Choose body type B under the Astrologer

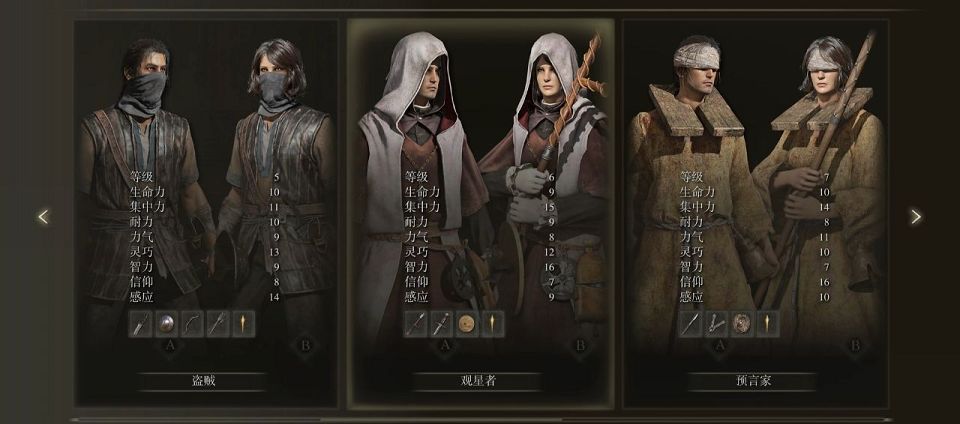(579, 346)
